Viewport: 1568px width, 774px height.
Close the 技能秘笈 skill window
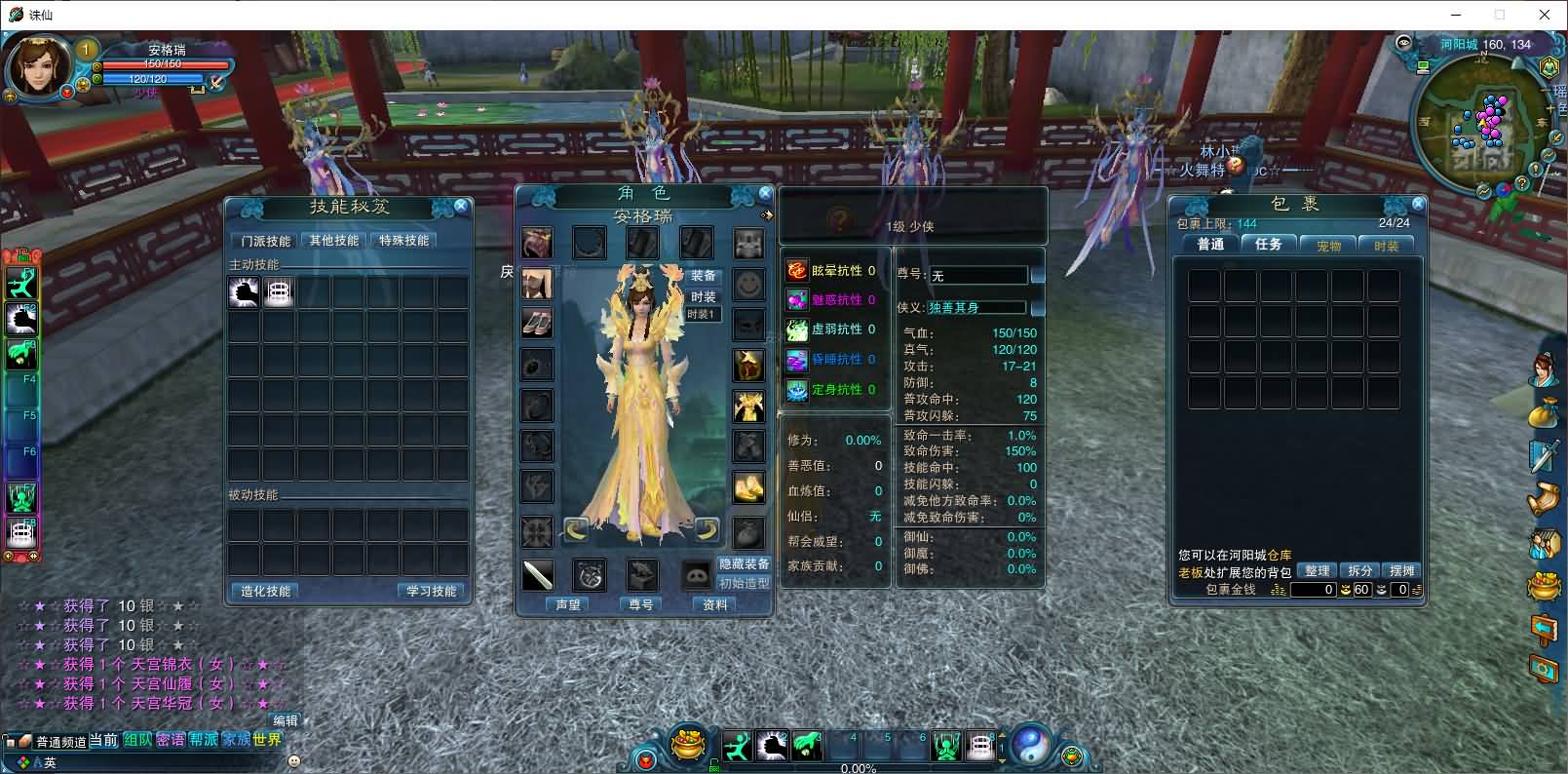(461, 206)
